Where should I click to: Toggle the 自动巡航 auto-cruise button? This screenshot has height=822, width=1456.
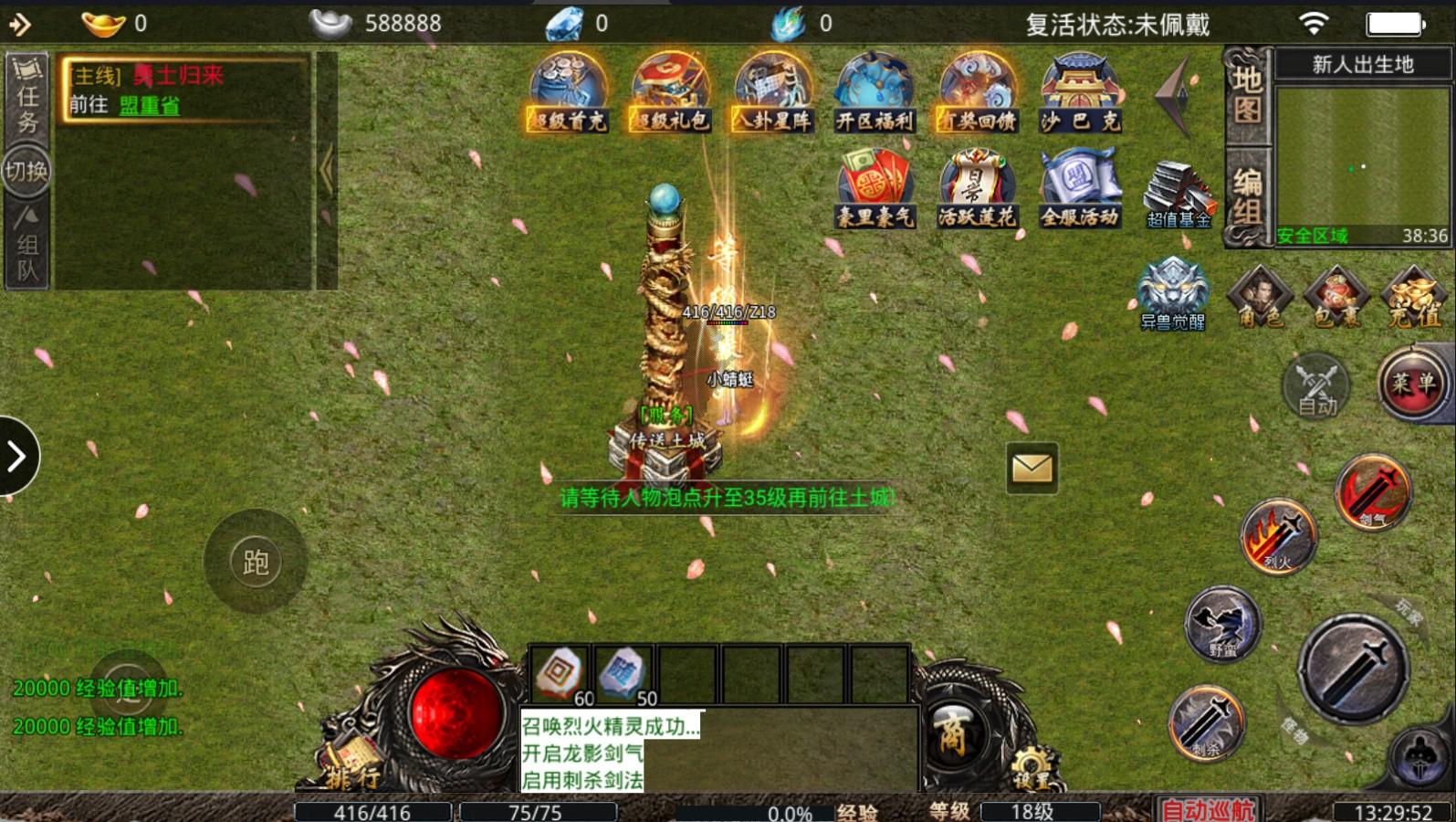click(1208, 810)
